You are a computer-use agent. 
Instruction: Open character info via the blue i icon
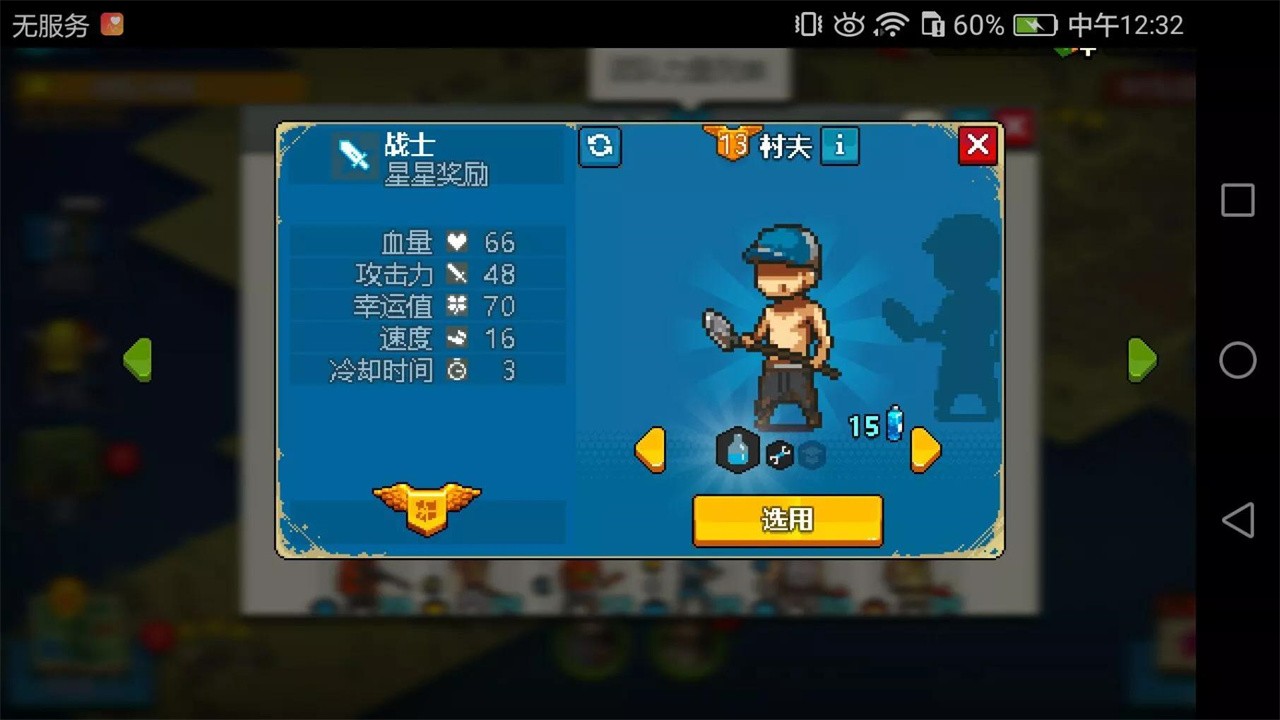pyautogui.click(x=840, y=147)
